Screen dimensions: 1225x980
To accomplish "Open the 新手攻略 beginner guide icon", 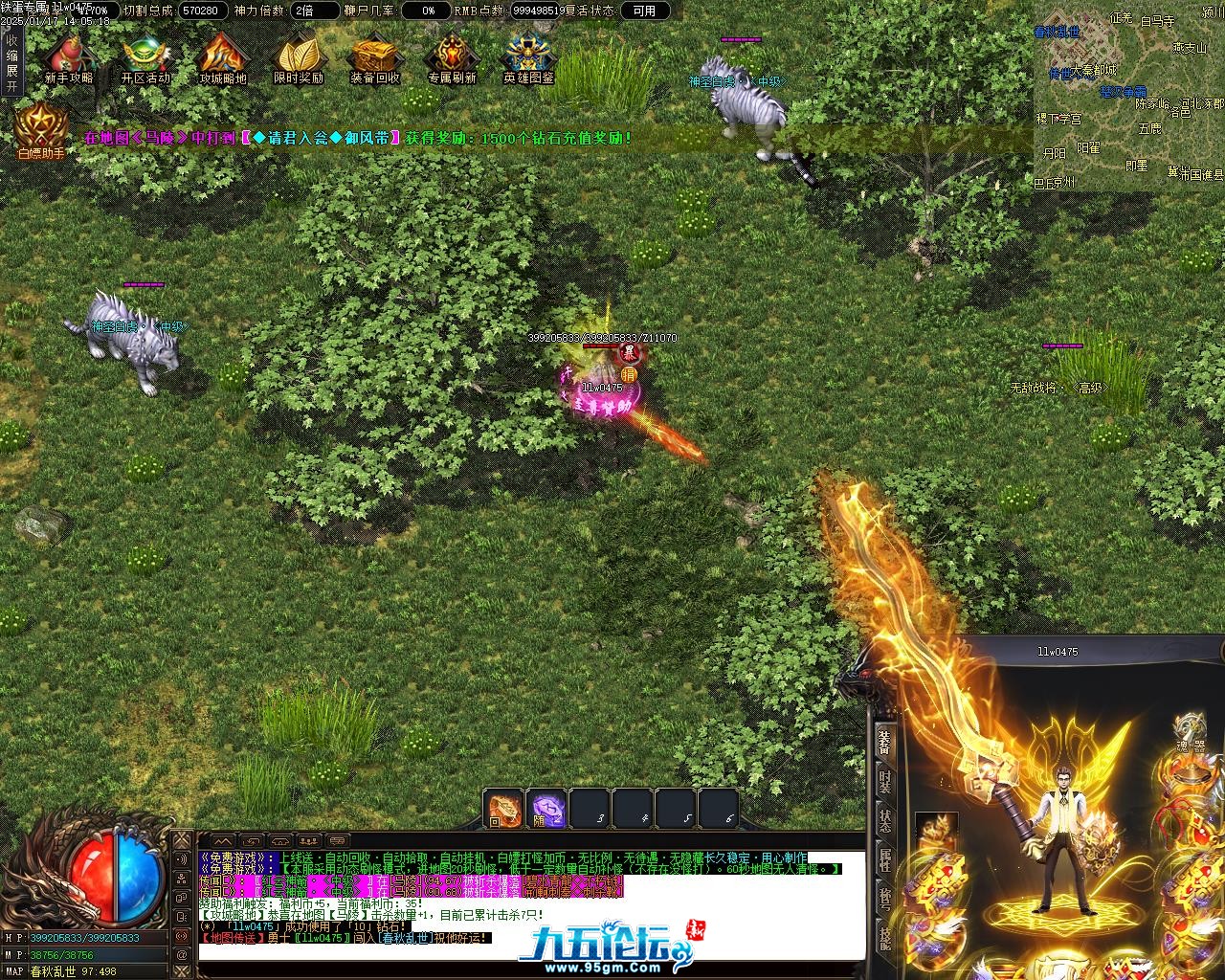I will tap(69, 57).
